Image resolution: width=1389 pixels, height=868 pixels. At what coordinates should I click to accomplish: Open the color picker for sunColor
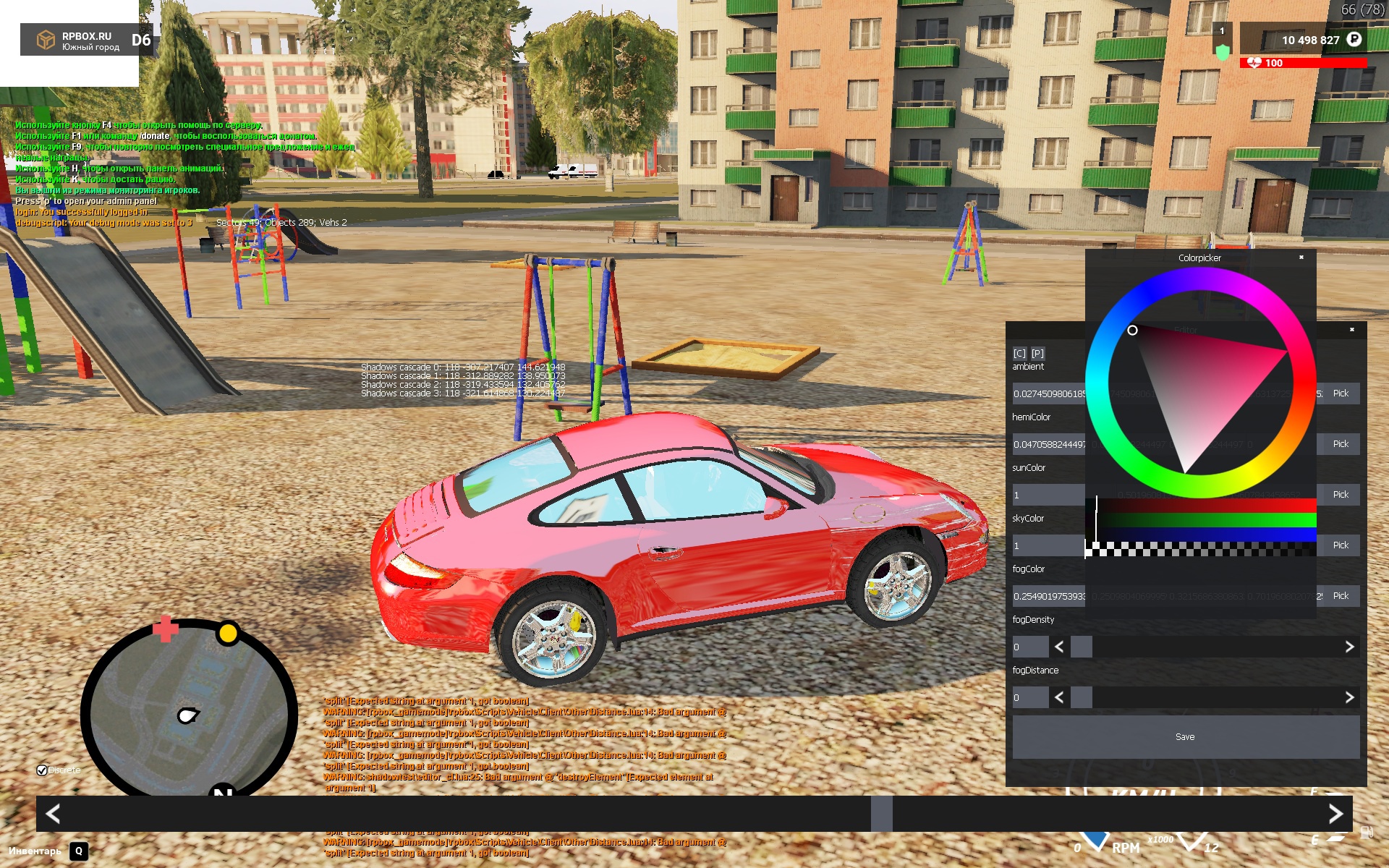(x=1340, y=495)
